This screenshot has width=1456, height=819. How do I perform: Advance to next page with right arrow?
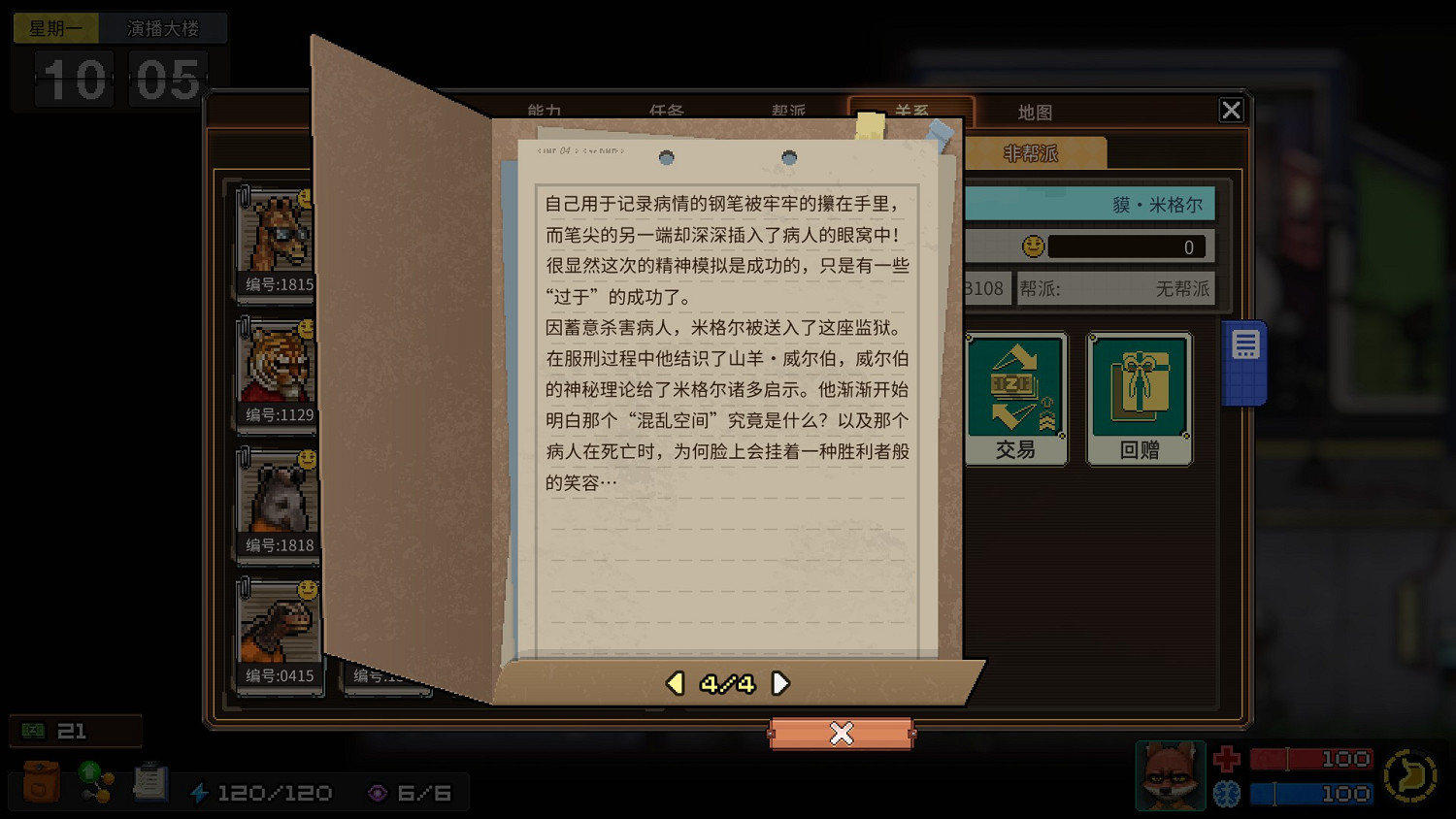point(781,683)
